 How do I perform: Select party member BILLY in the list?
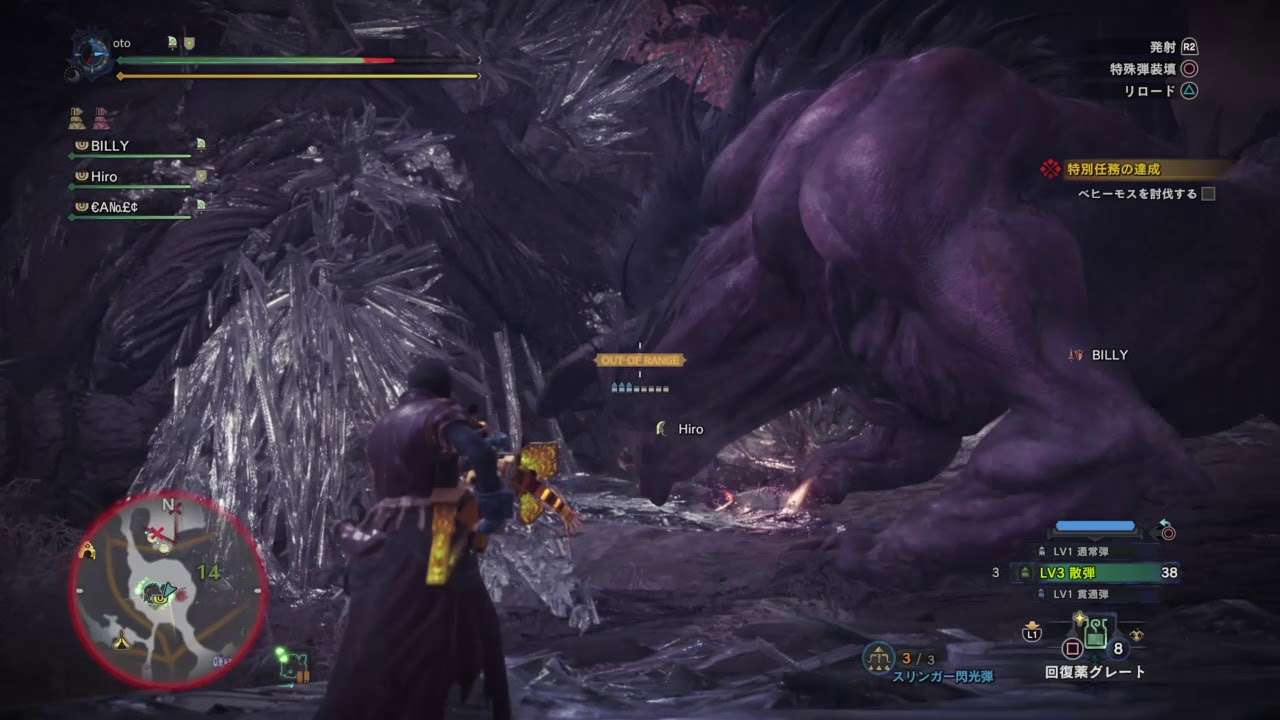tap(110, 146)
